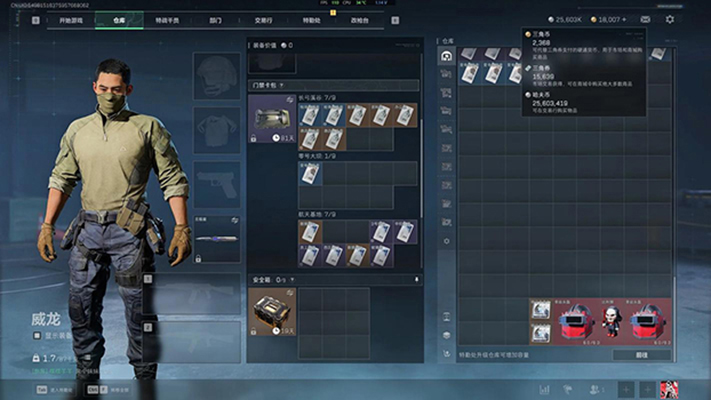Select the 仓库 (Warehouse) tab

pos(119,19)
